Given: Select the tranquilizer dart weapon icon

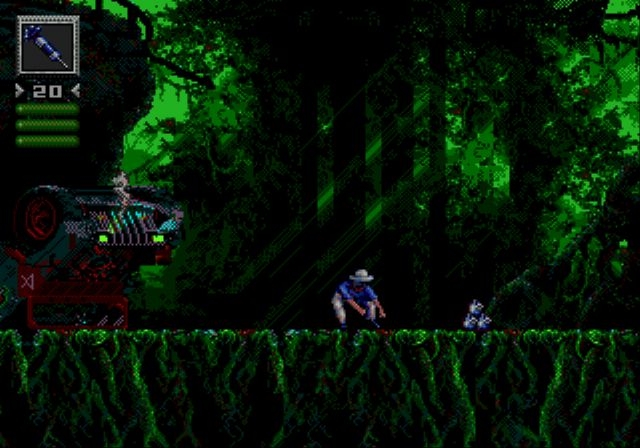Looking at the screenshot, I should (46, 46).
